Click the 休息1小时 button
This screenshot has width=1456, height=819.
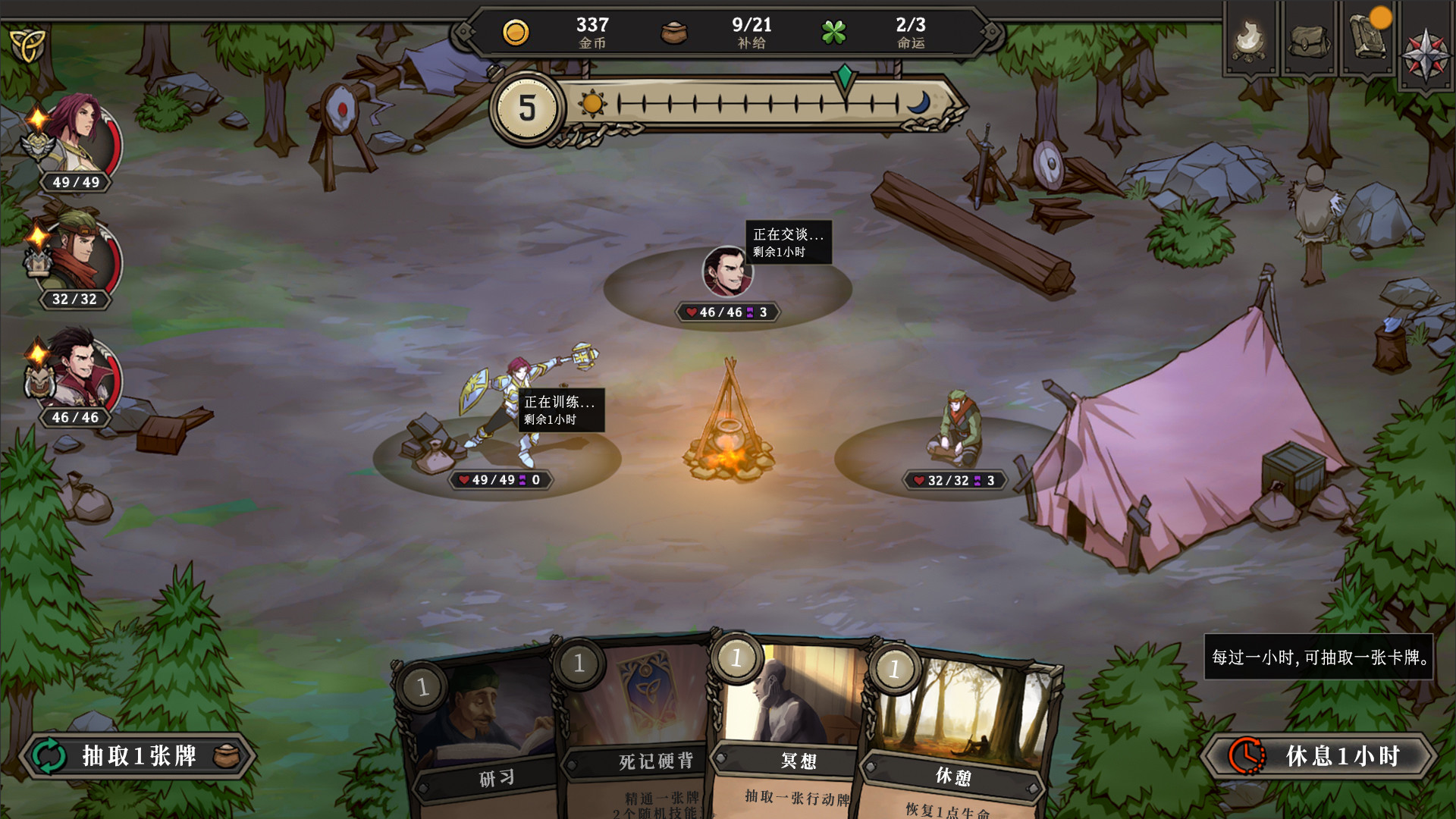coord(1319,756)
